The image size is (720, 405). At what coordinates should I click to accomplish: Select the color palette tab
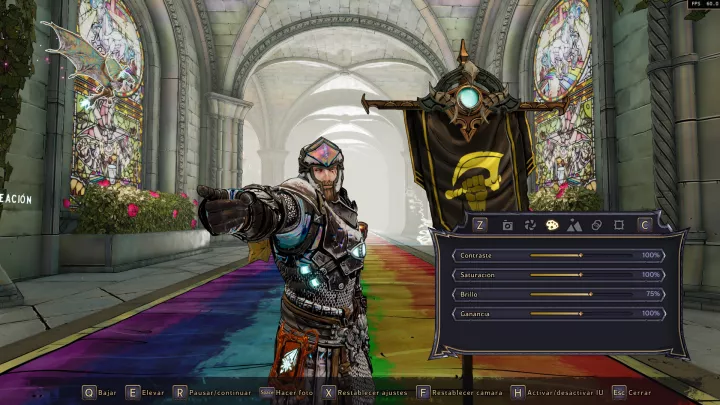(x=552, y=226)
